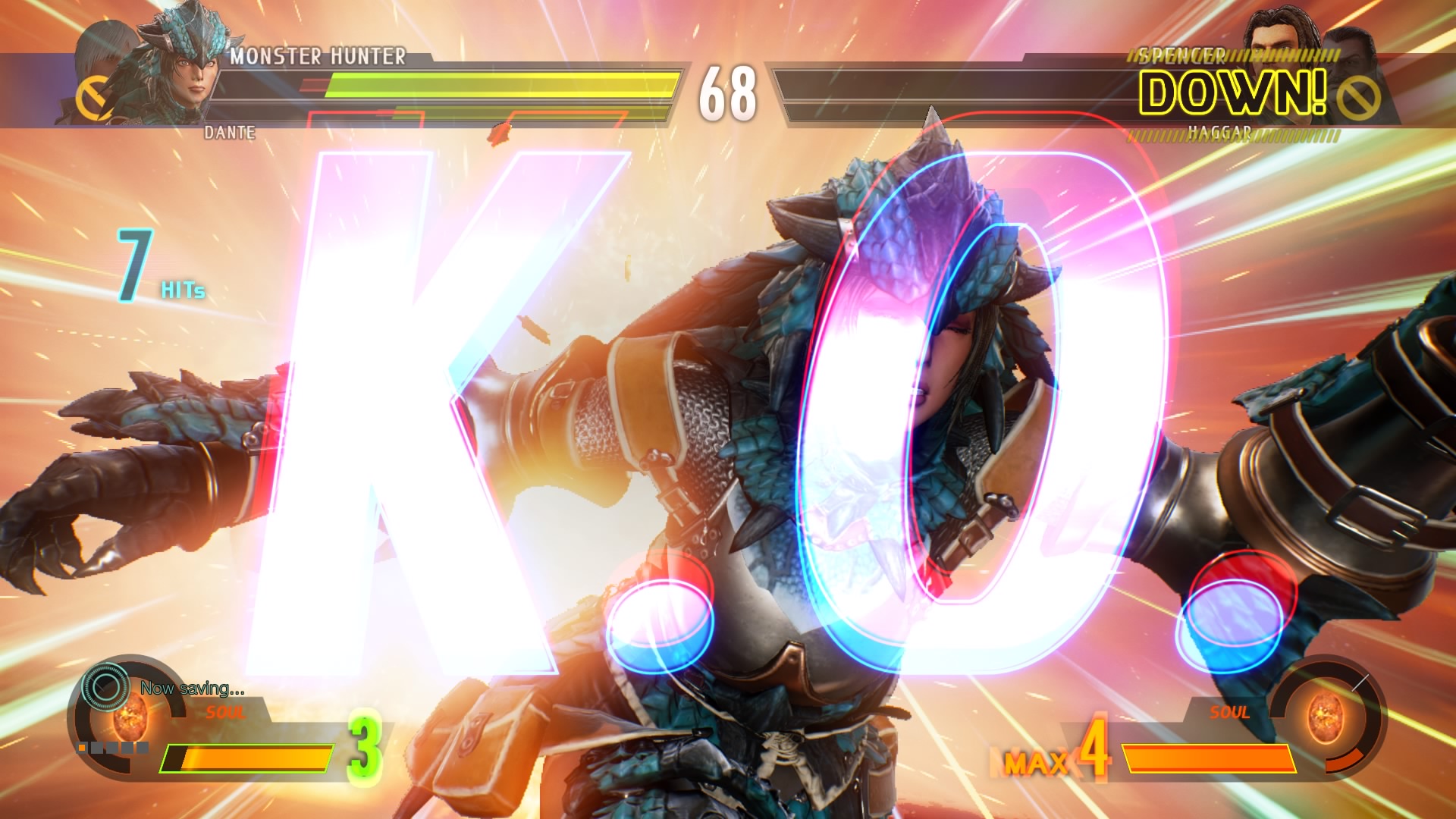Activate player one's Soul Stone icon
This screenshot has width=1456, height=819.
pyautogui.click(x=130, y=713)
